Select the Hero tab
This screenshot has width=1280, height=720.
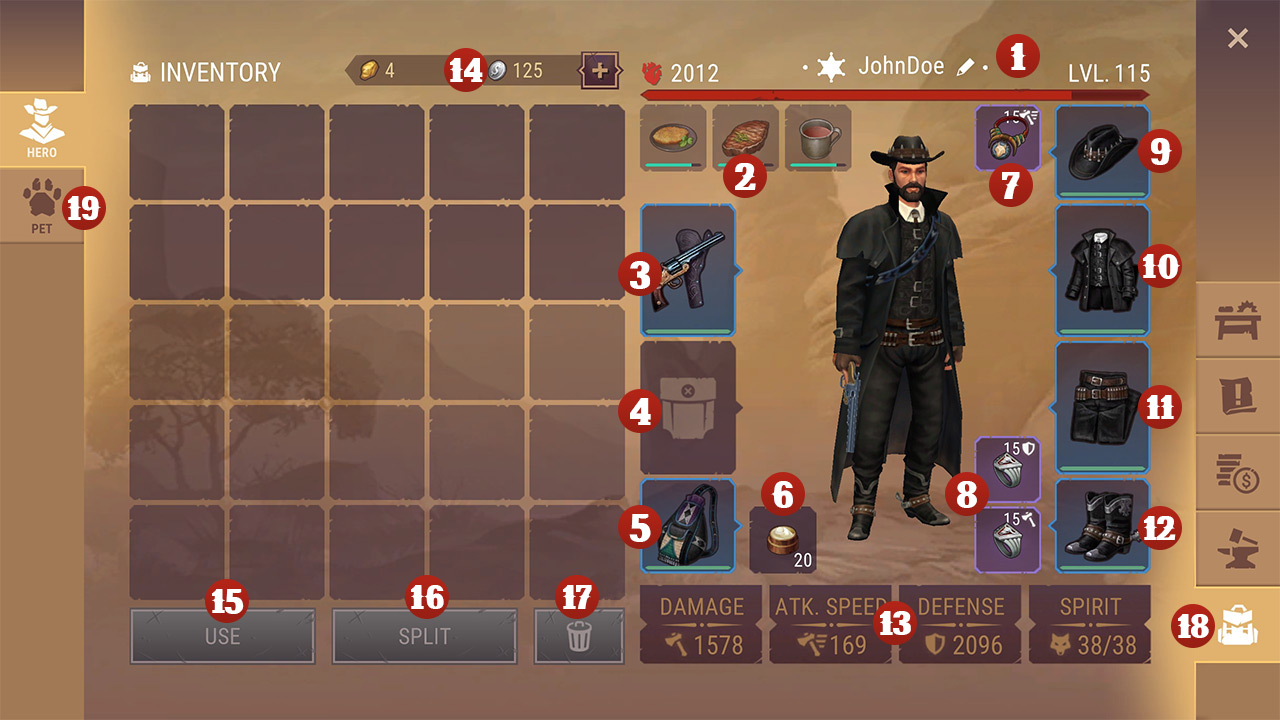click(x=41, y=128)
